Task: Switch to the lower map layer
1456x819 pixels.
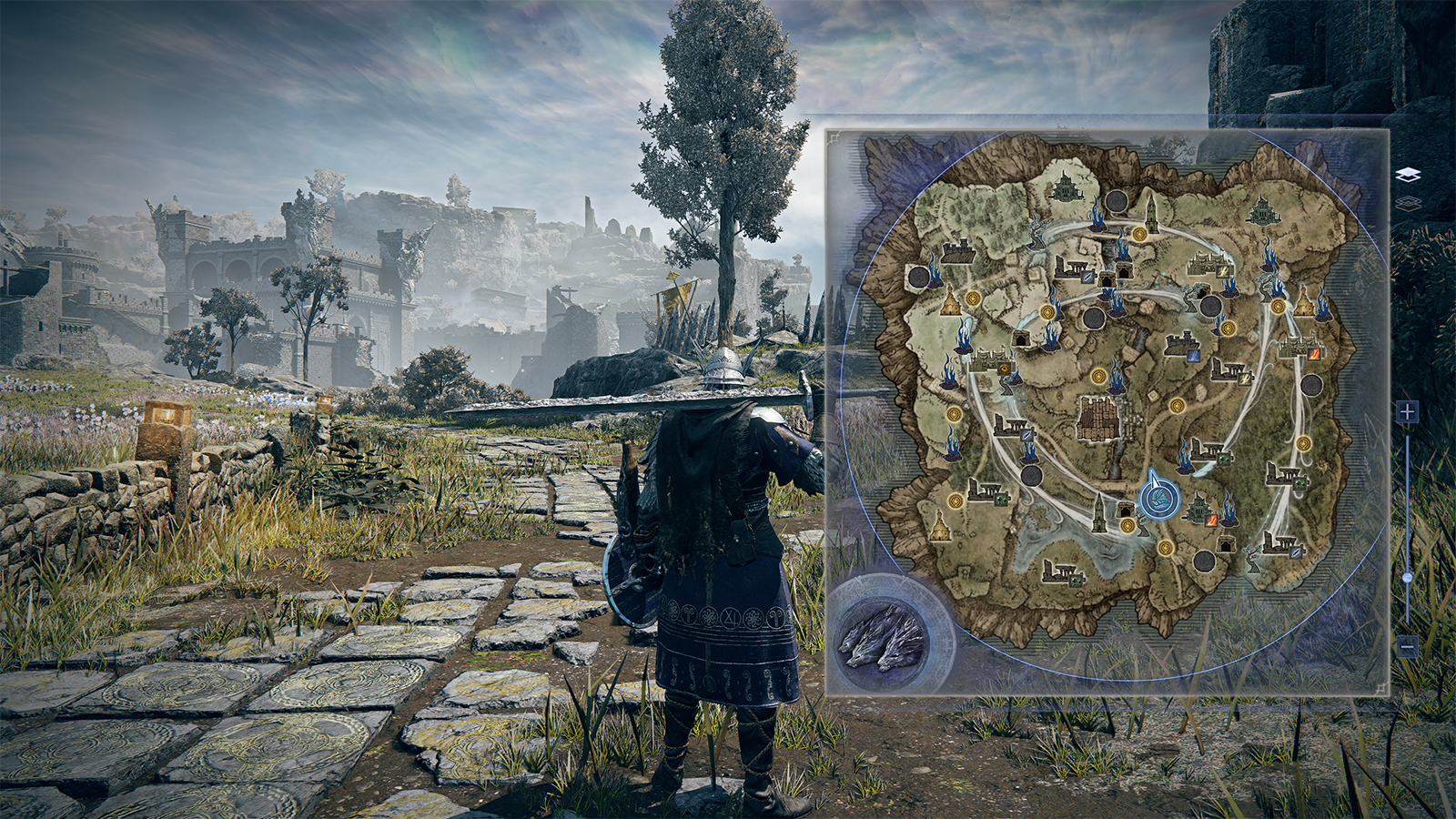Action: (1408, 204)
